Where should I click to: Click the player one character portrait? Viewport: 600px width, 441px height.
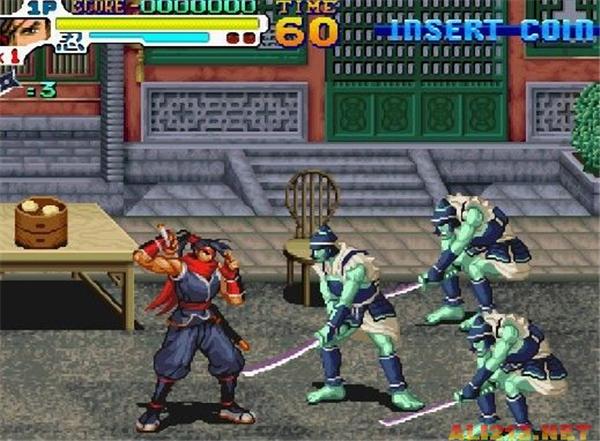26,30
